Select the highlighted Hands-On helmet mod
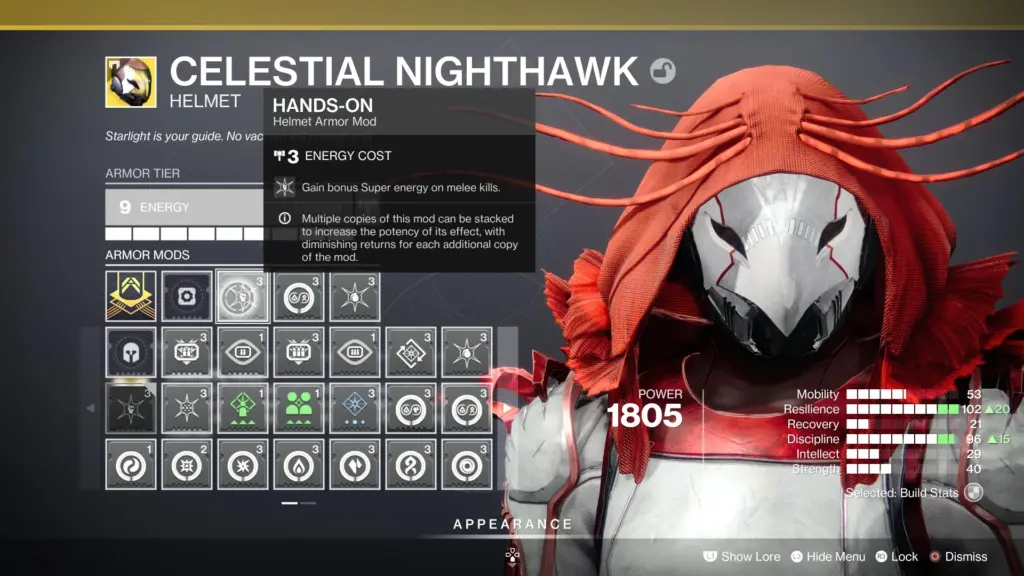 point(242,297)
